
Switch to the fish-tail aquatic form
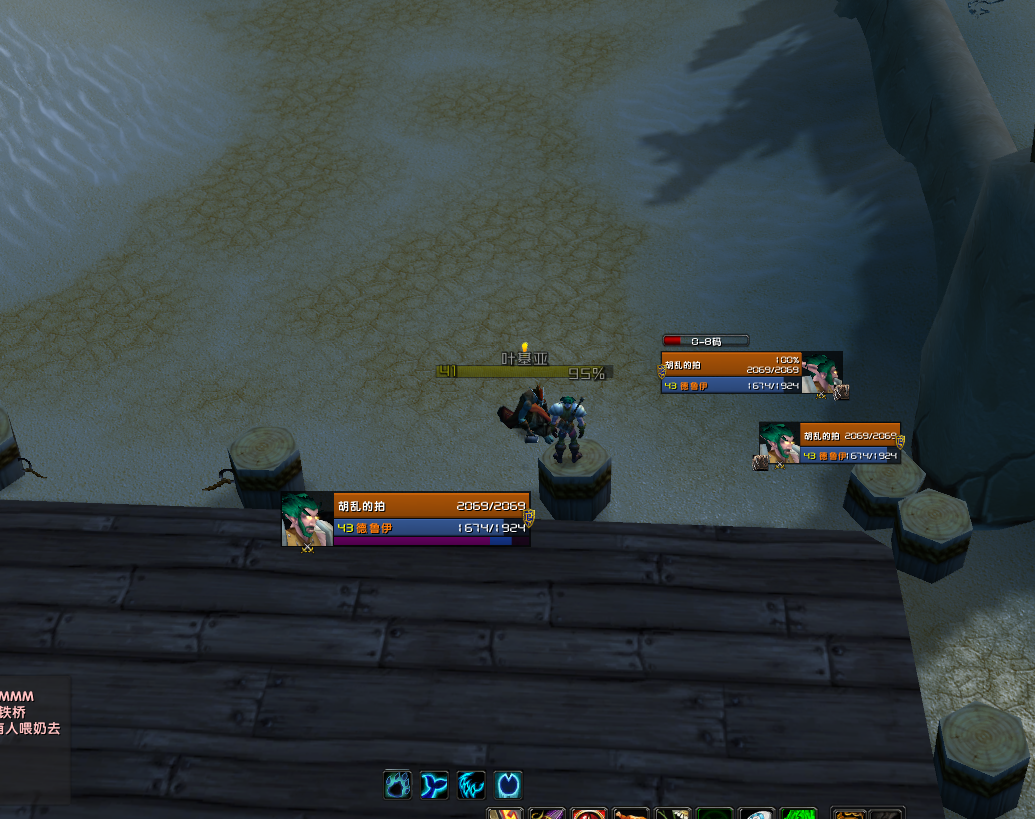click(x=434, y=785)
